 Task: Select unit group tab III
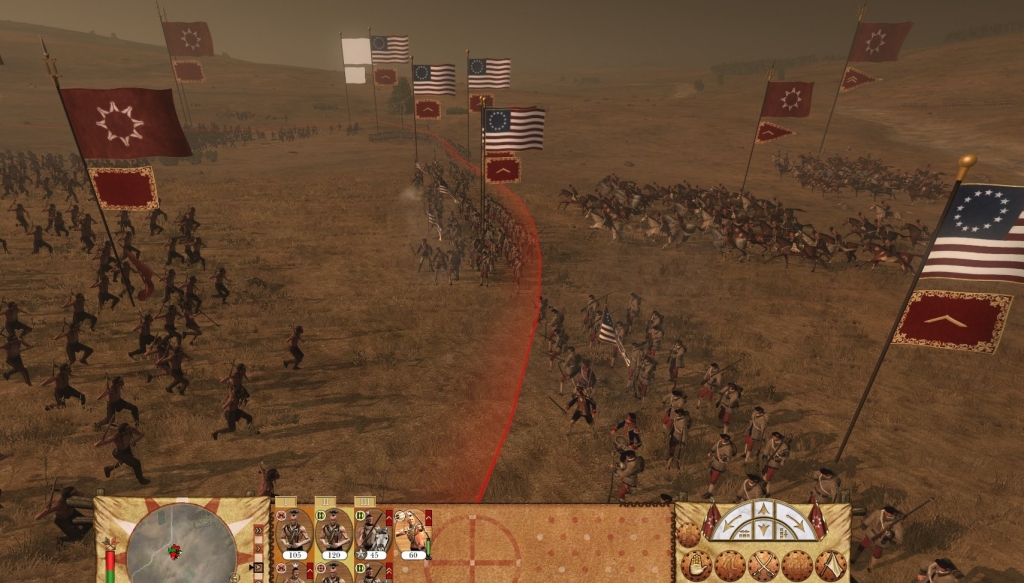(x=364, y=501)
